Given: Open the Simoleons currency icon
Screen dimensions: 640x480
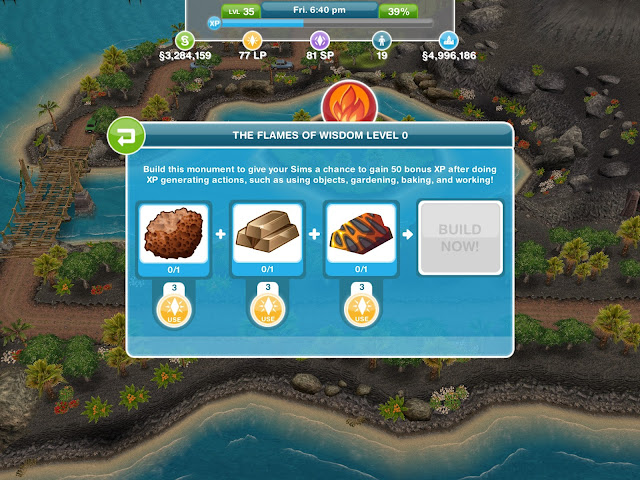Looking at the screenshot, I should 185,40.
